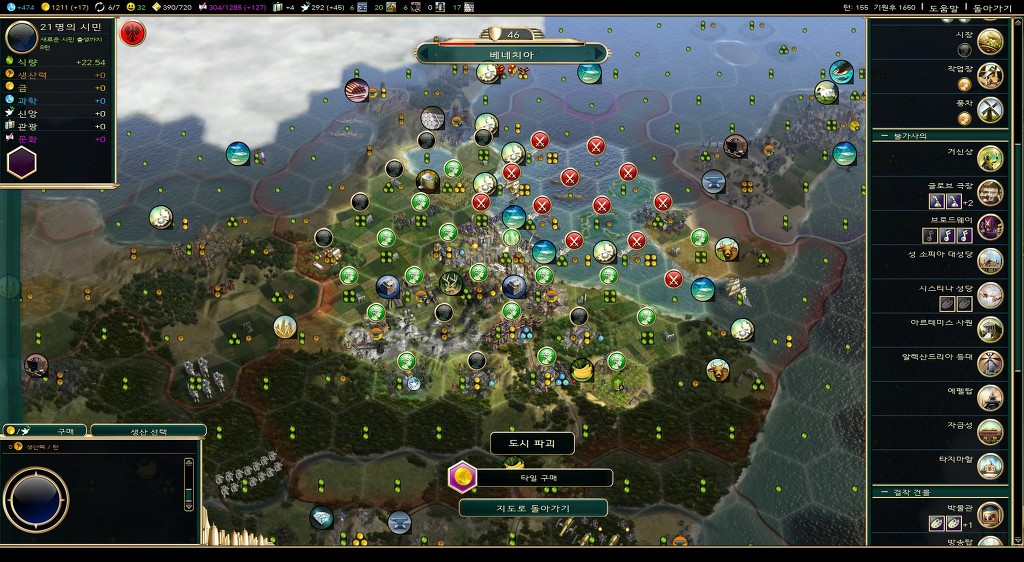Click the 에펠탑 Eiffel Tower wonder icon

(x=990, y=397)
